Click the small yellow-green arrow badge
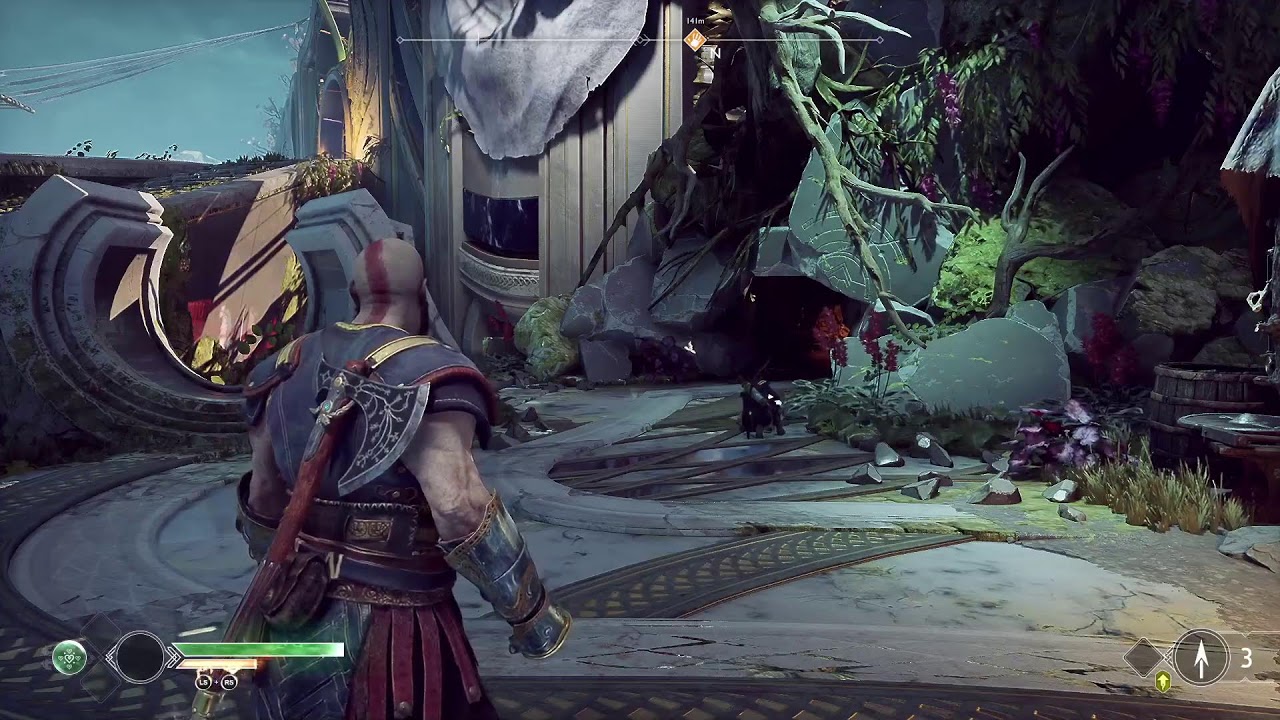This screenshot has height=720, width=1280. 1163,682
